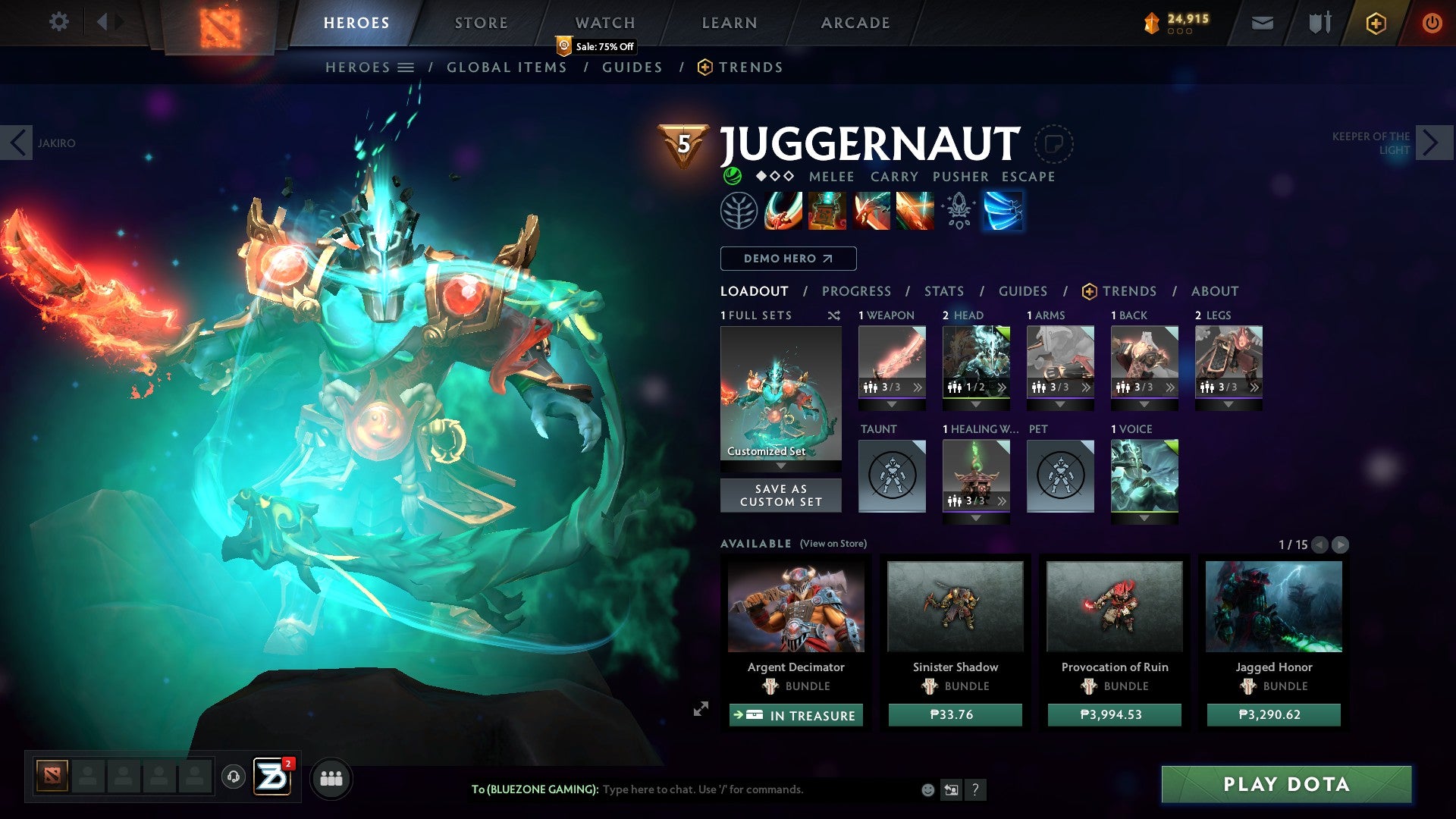This screenshot has height=819, width=1456.
Task: Toggle the smiley emoticon in chat bar
Action: 927,789
